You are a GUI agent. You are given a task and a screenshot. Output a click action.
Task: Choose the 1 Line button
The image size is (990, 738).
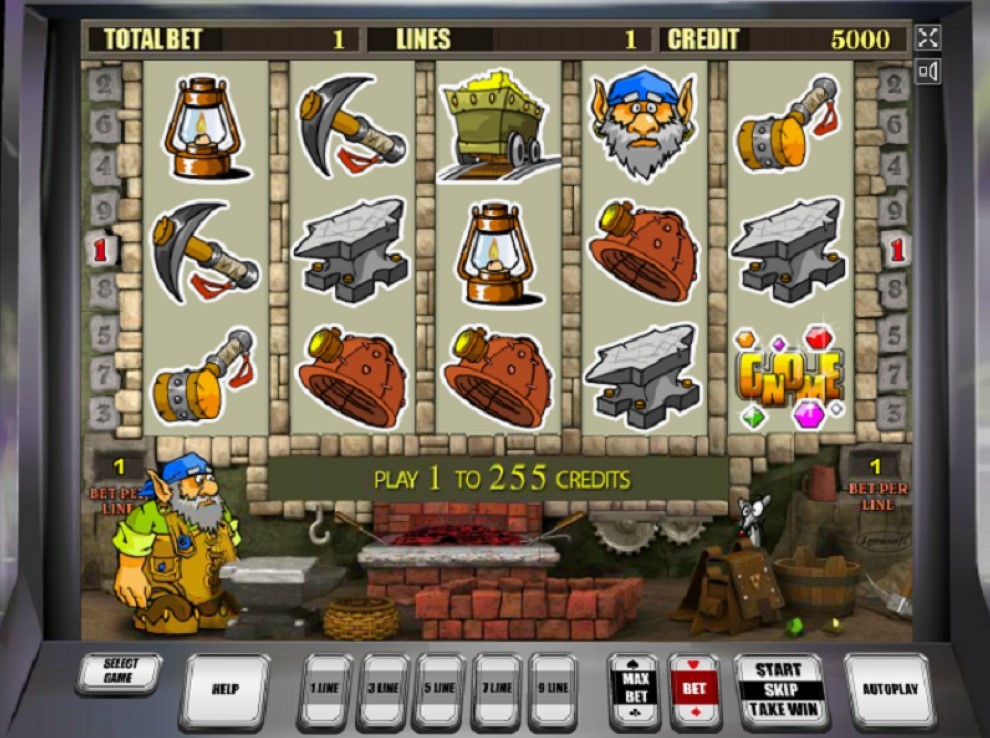point(326,689)
